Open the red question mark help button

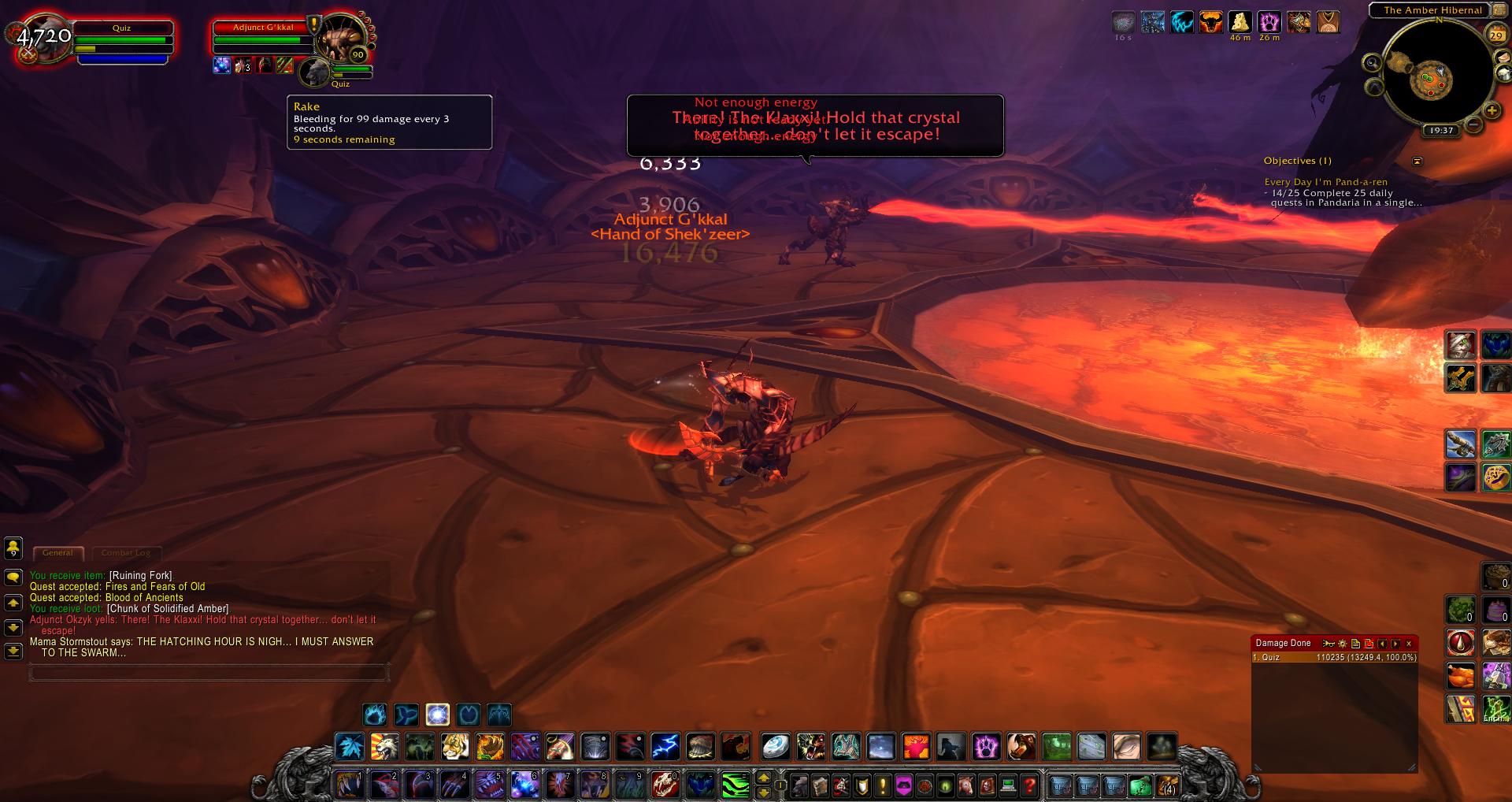point(1028,785)
